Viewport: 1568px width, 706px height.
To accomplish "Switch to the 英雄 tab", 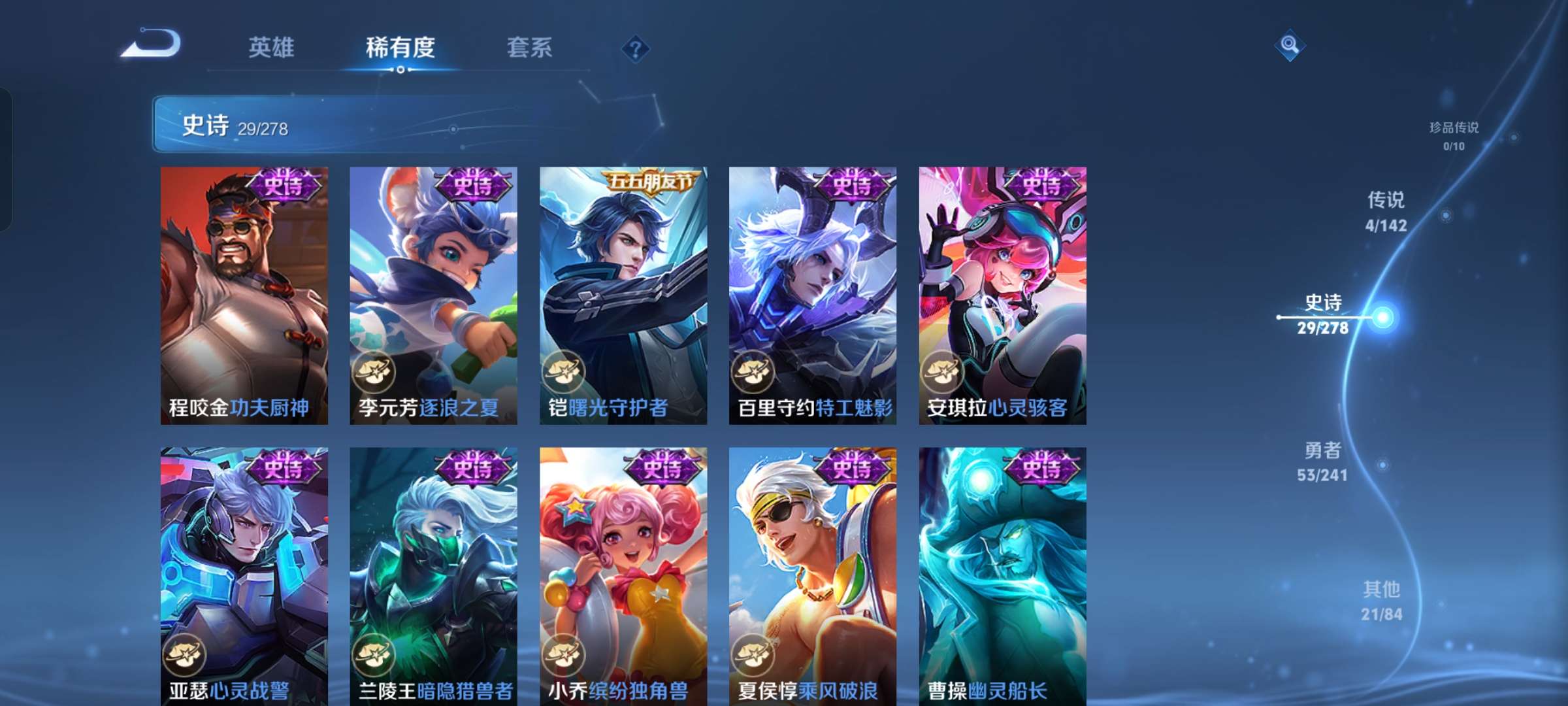I will tap(272, 46).
